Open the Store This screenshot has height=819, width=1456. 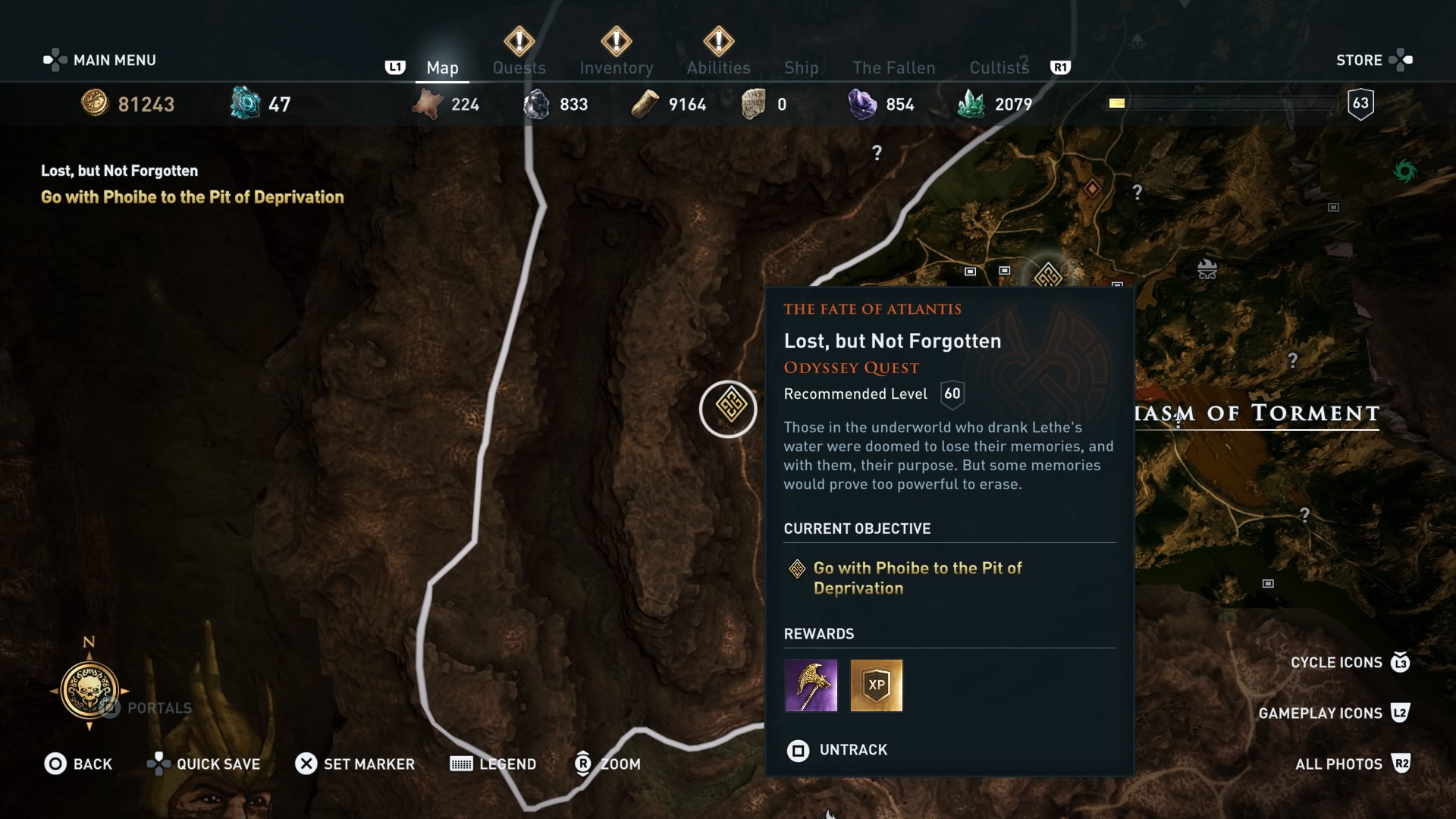click(x=1360, y=60)
